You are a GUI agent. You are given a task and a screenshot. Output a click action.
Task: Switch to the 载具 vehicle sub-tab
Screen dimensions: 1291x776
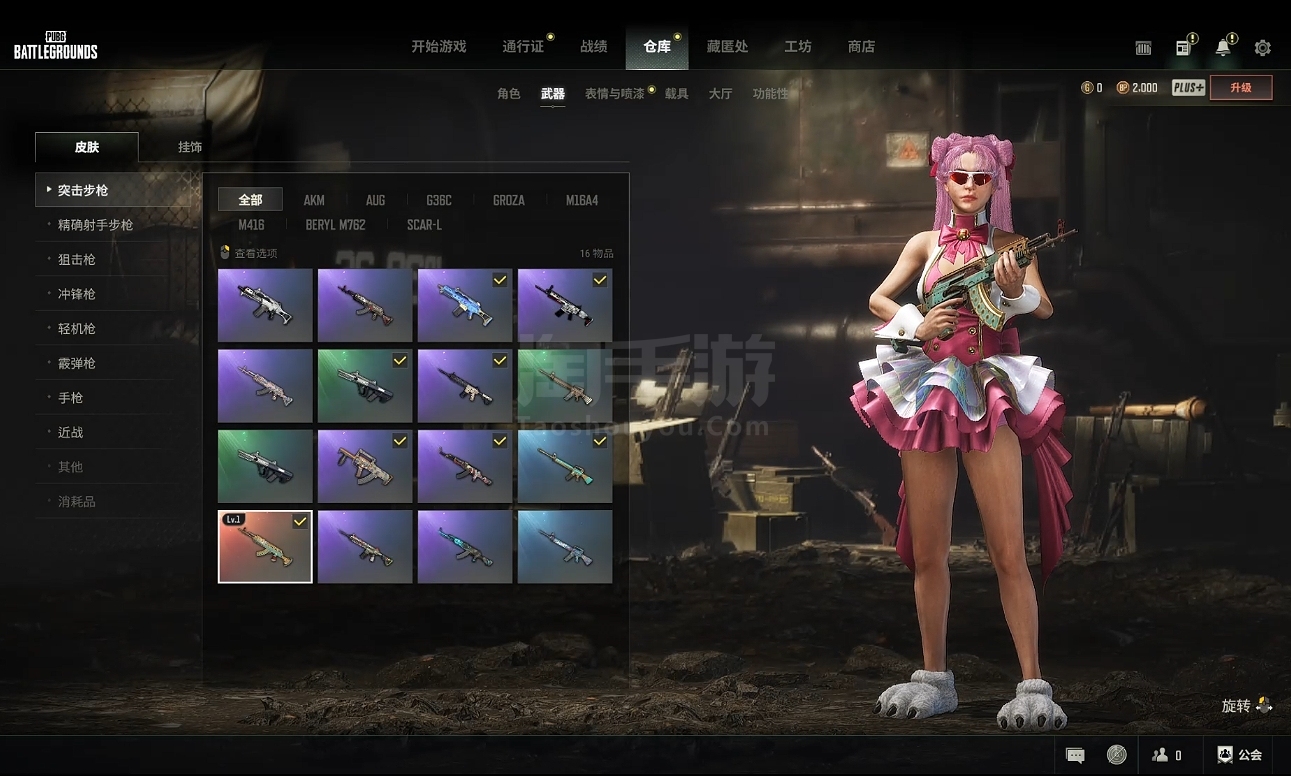677,94
